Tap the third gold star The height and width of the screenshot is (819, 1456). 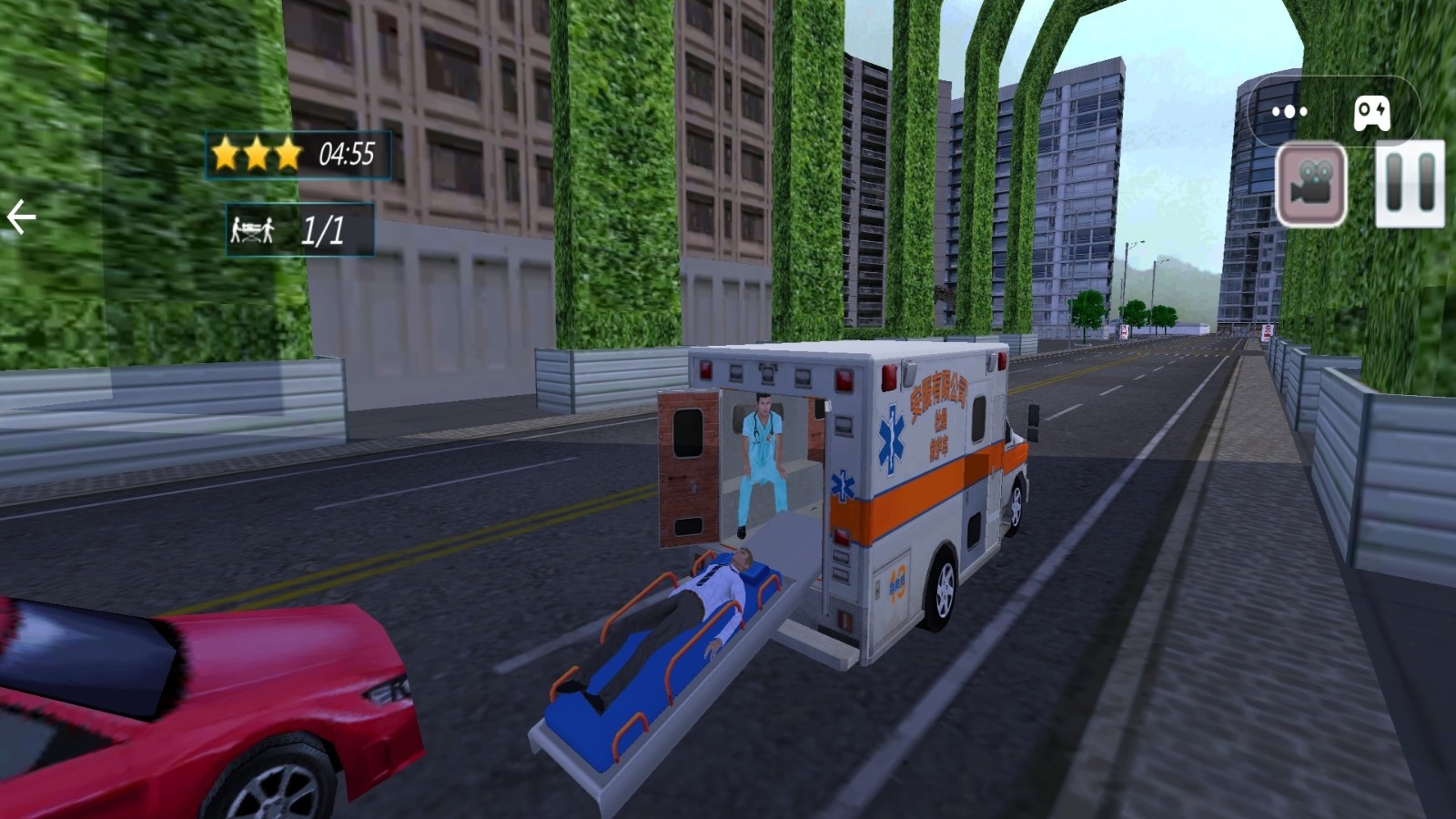288,153
